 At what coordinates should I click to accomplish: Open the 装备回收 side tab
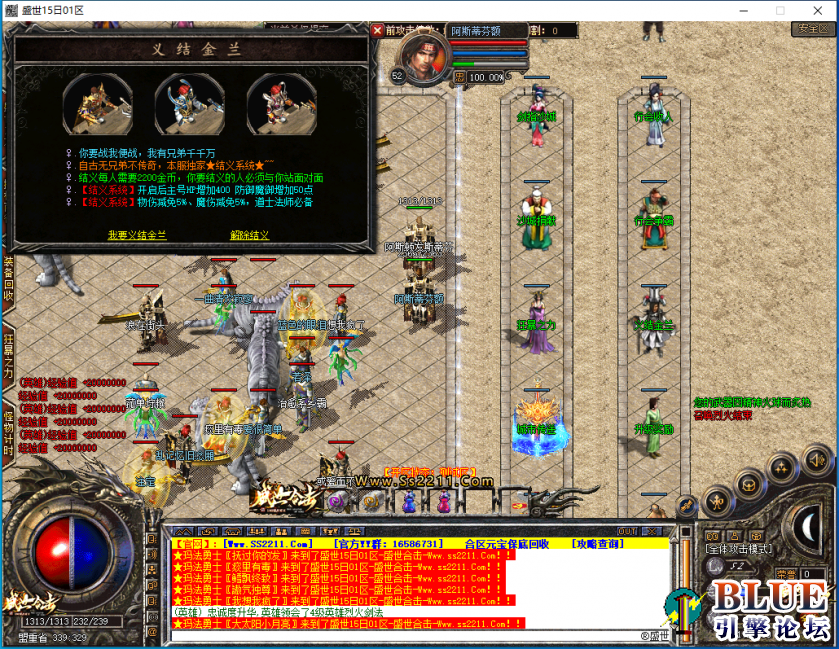[x=8, y=279]
